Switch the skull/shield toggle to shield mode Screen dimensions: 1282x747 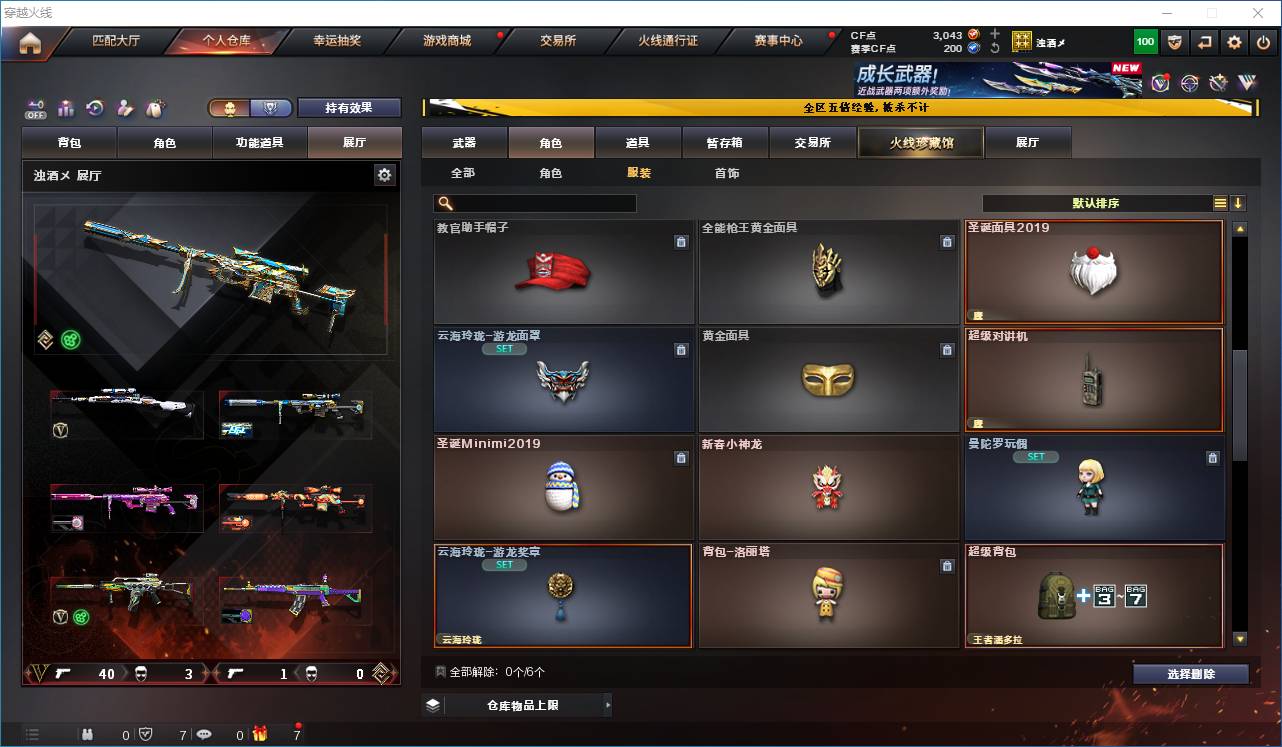(x=271, y=107)
